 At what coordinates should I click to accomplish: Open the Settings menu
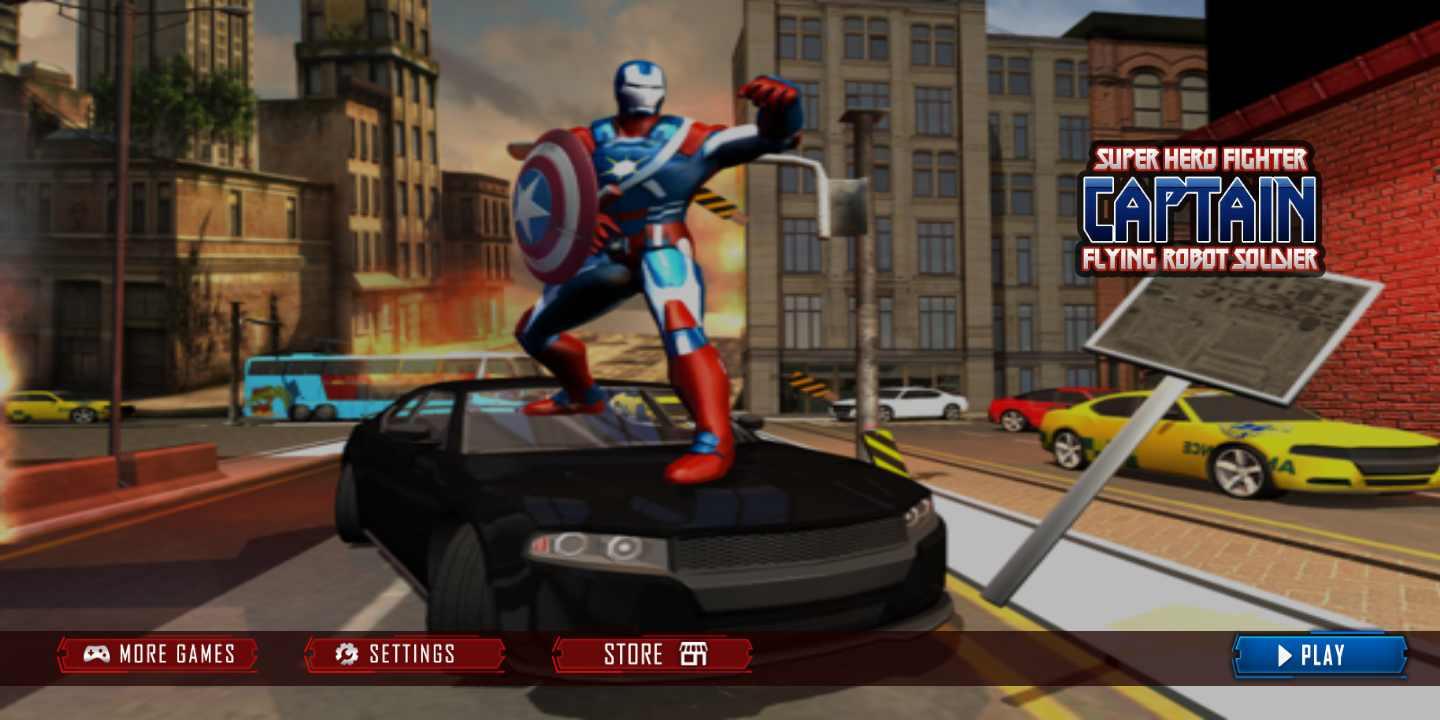pos(404,655)
